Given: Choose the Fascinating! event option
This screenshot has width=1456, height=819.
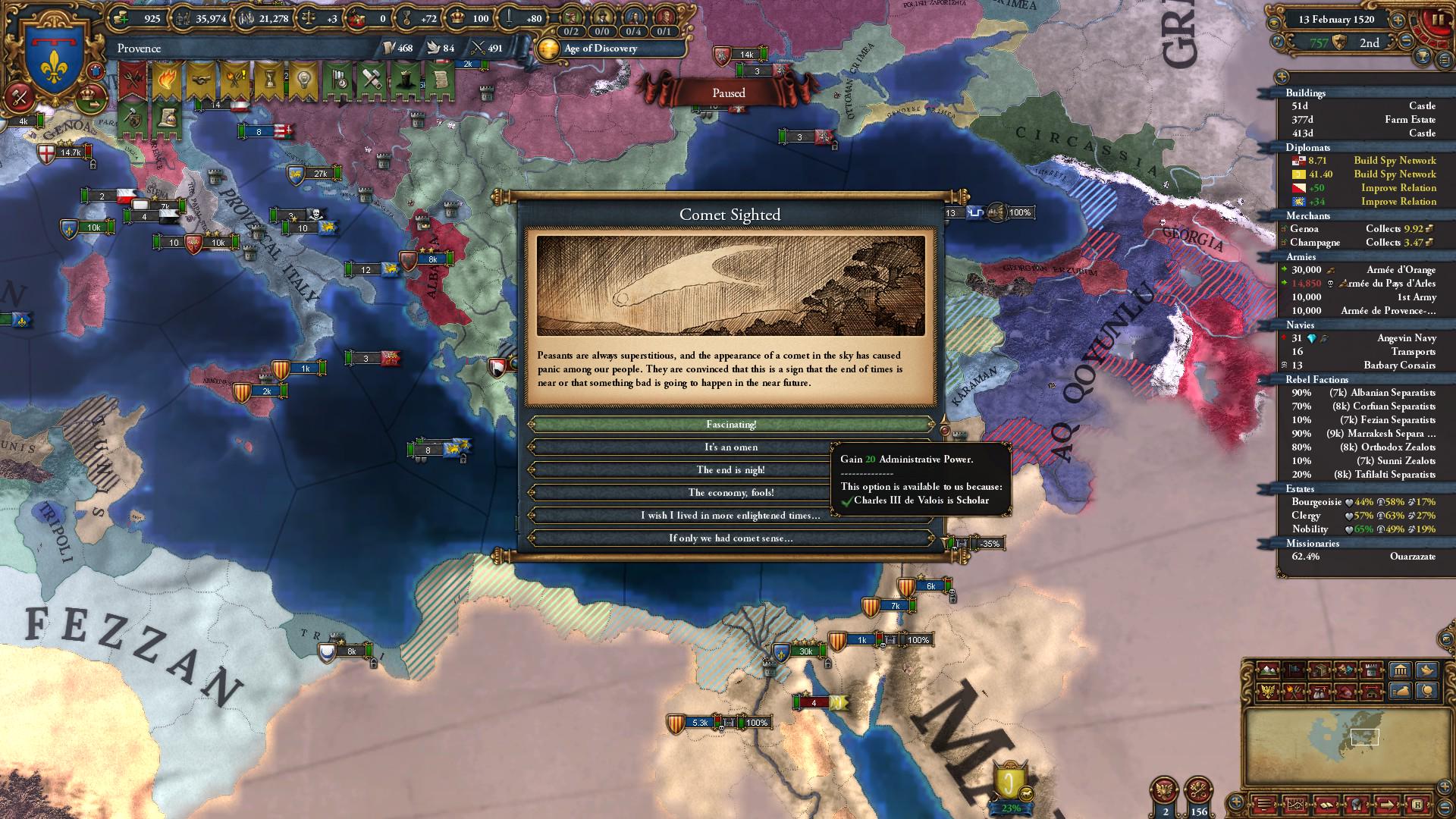Looking at the screenshot, I should 732,425.
